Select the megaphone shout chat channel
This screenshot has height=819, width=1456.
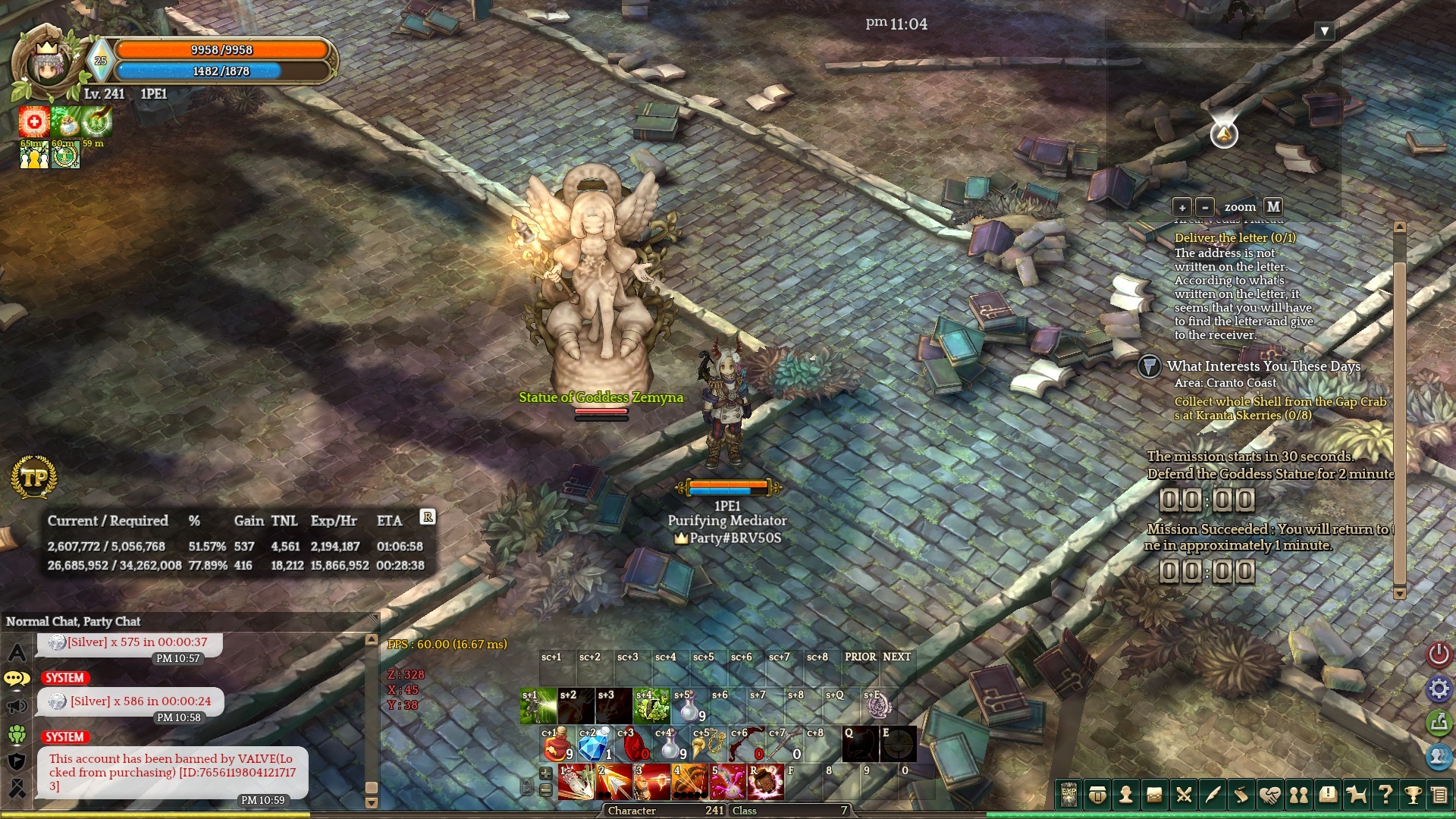(17, 707)
